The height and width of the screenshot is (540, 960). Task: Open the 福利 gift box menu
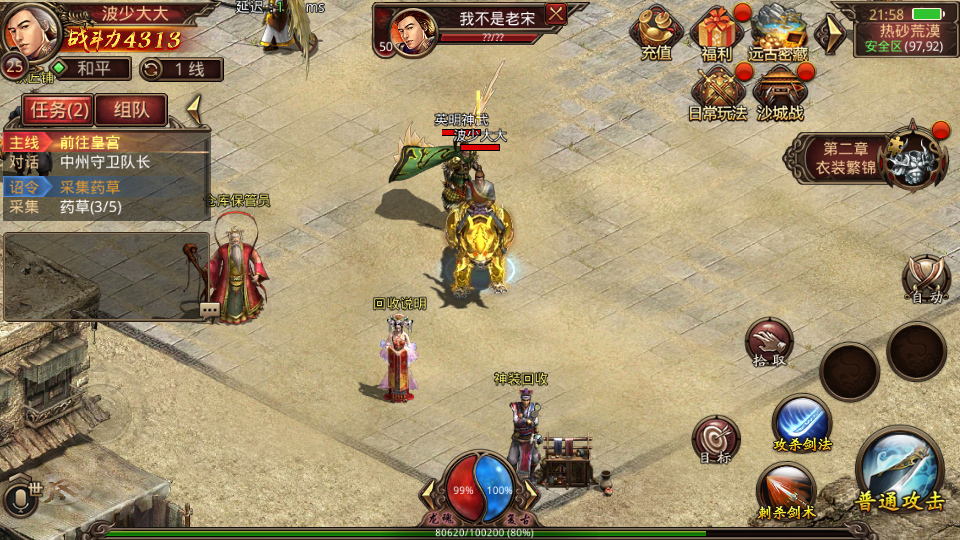coord(716,31)
